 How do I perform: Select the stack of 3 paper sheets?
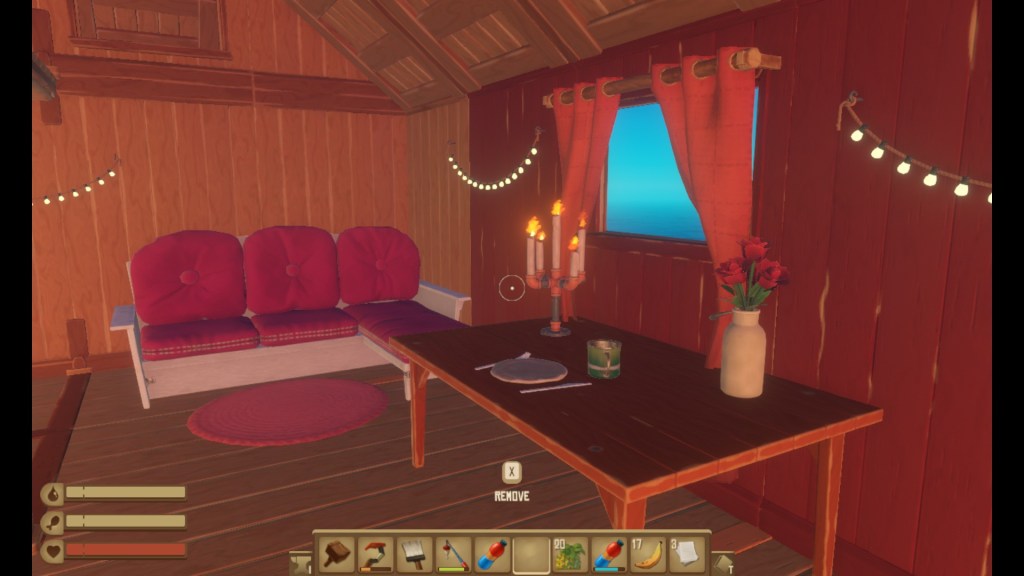pos(687,554)
